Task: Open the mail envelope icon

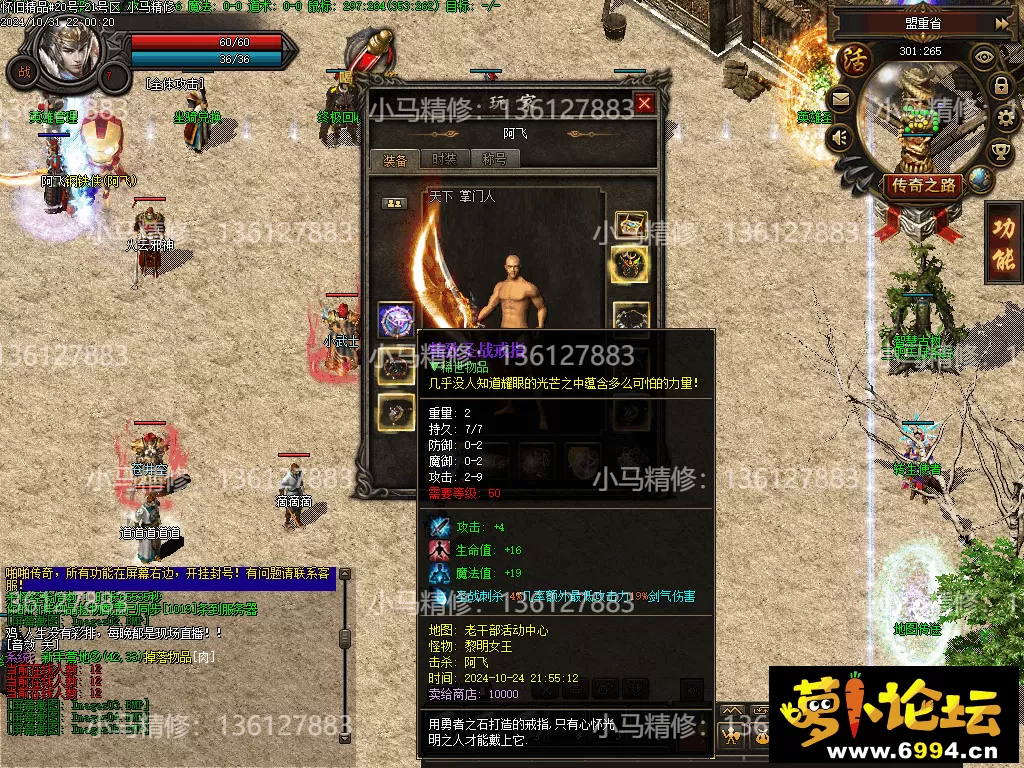Action: tap(840, 99)
